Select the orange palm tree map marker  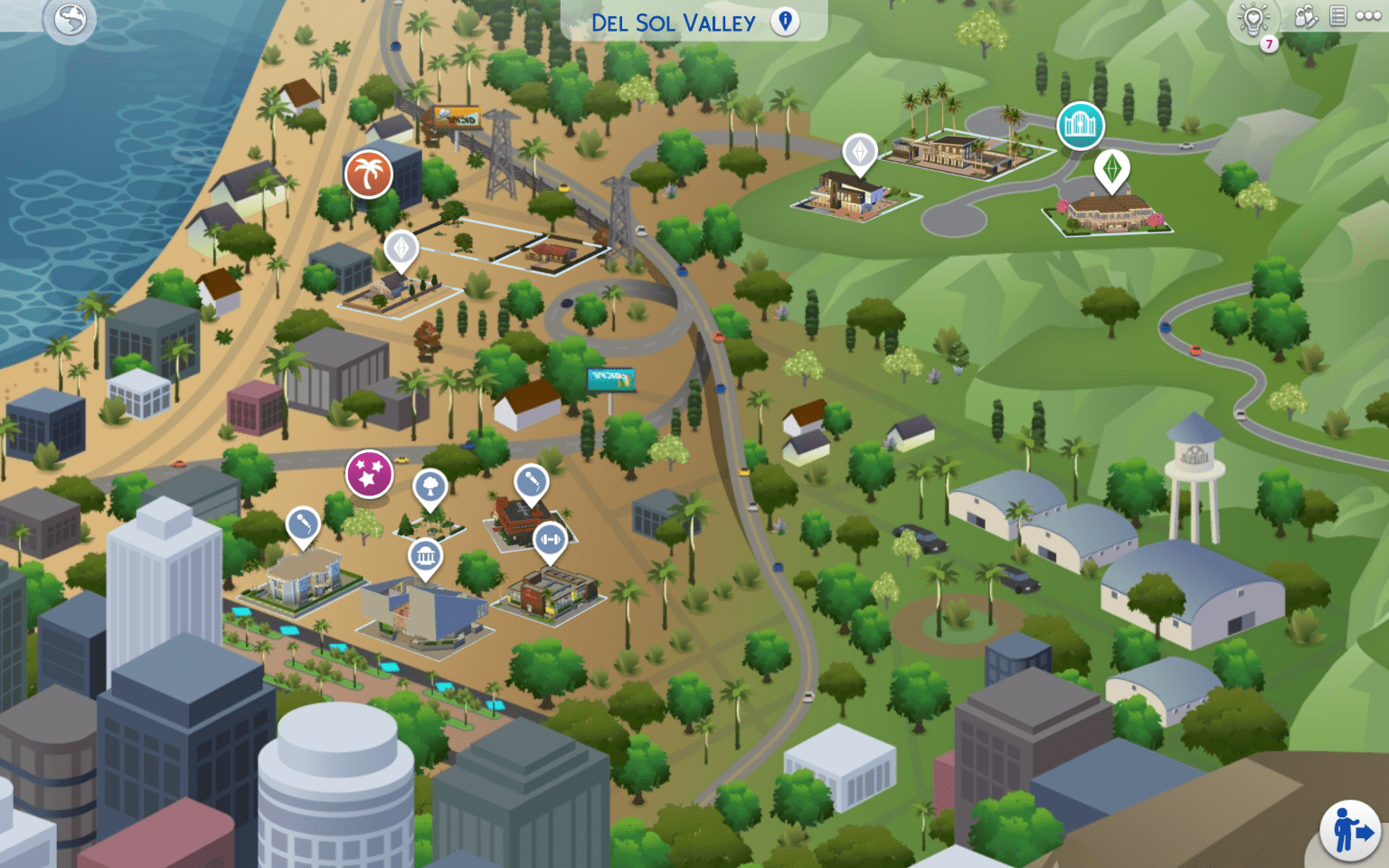pyautogui.click(x=368, y=174)
